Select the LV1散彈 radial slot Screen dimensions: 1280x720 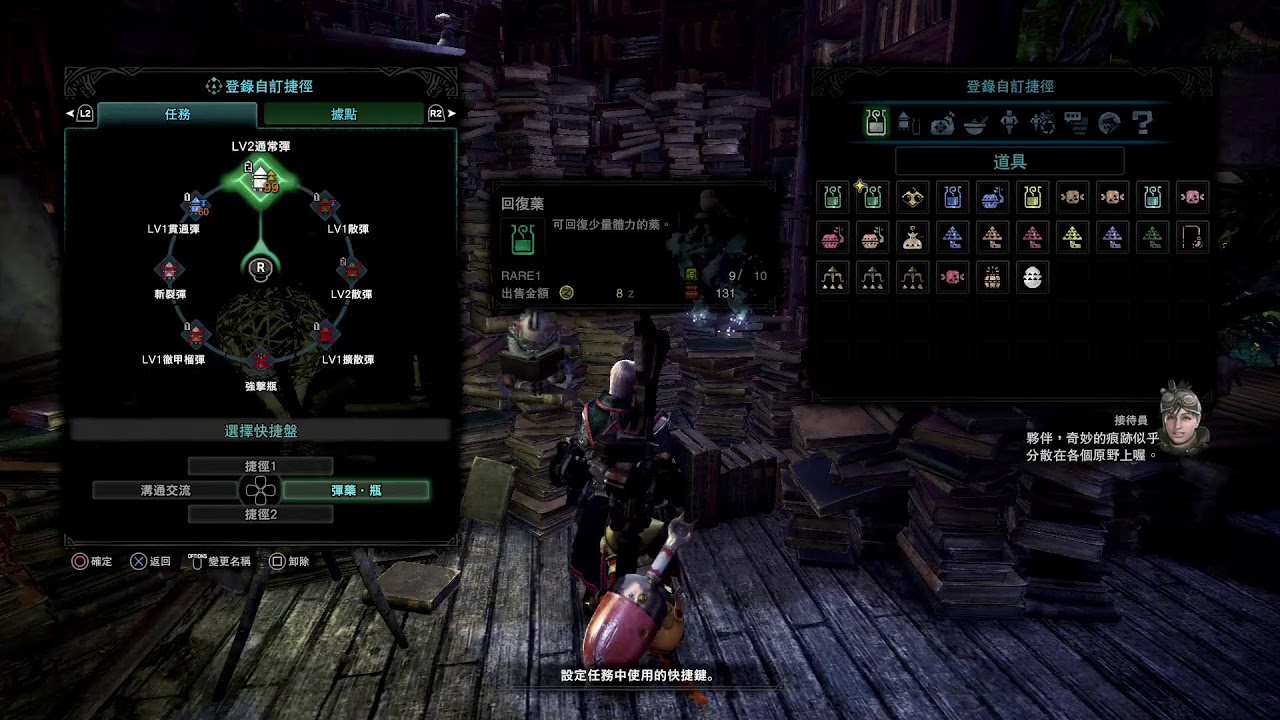click(x=324, y=207)
